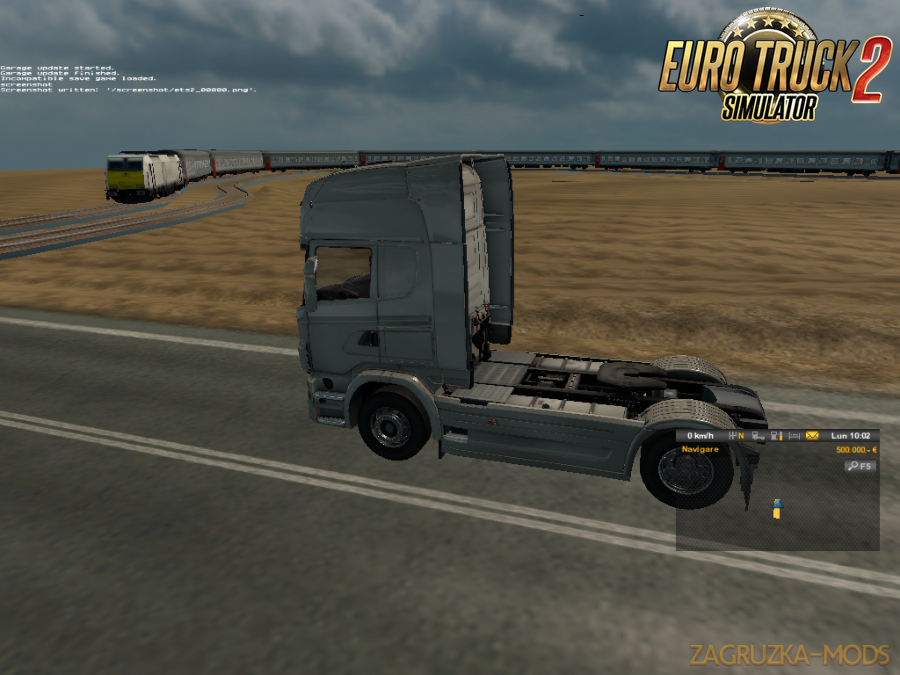Open the yellow mail envelope icon
This screenshot has width=900, height=675.
tap(812, 436)
